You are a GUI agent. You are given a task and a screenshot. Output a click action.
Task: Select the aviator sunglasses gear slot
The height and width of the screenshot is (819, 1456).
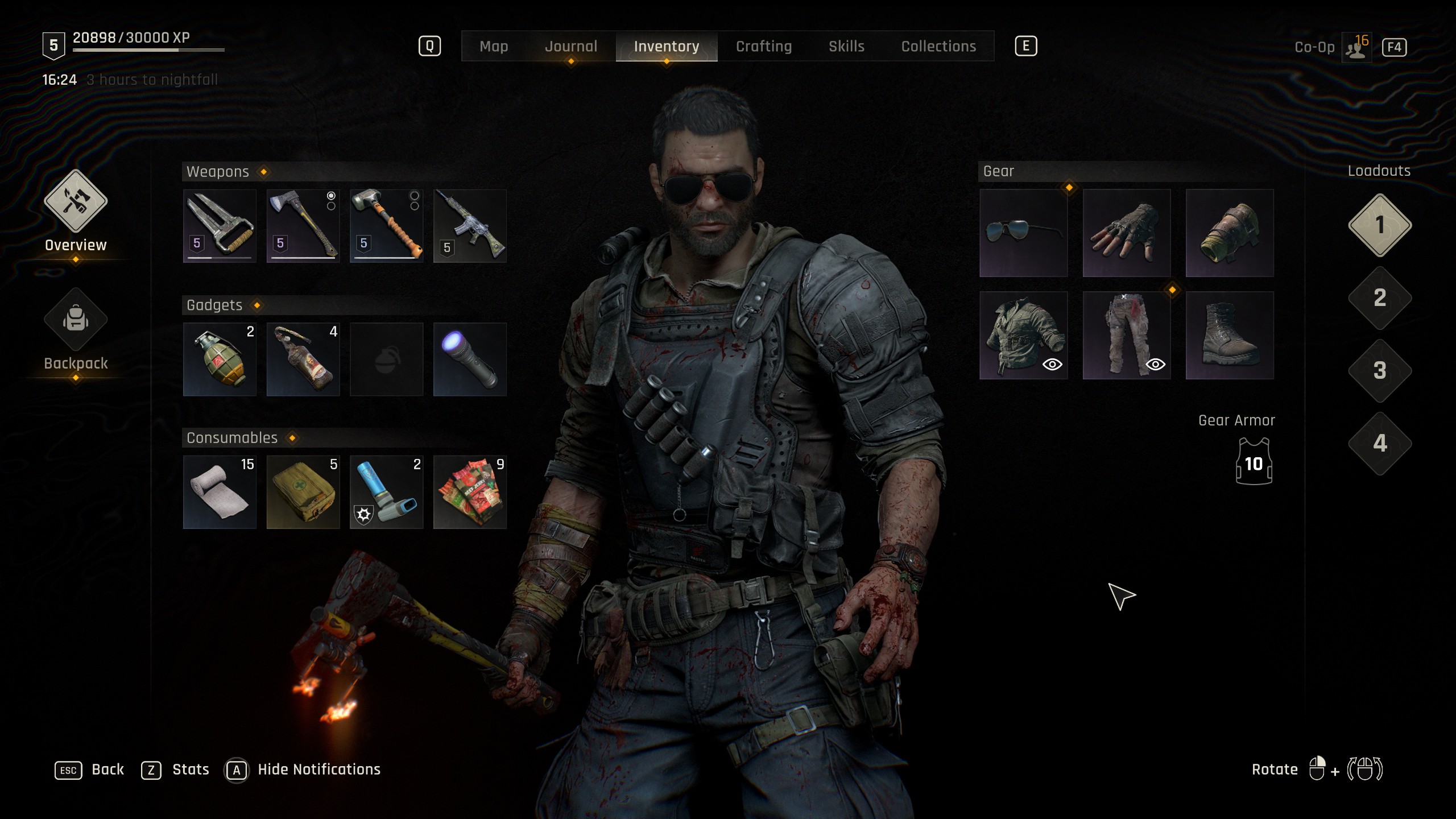(x=1023, y=233)
